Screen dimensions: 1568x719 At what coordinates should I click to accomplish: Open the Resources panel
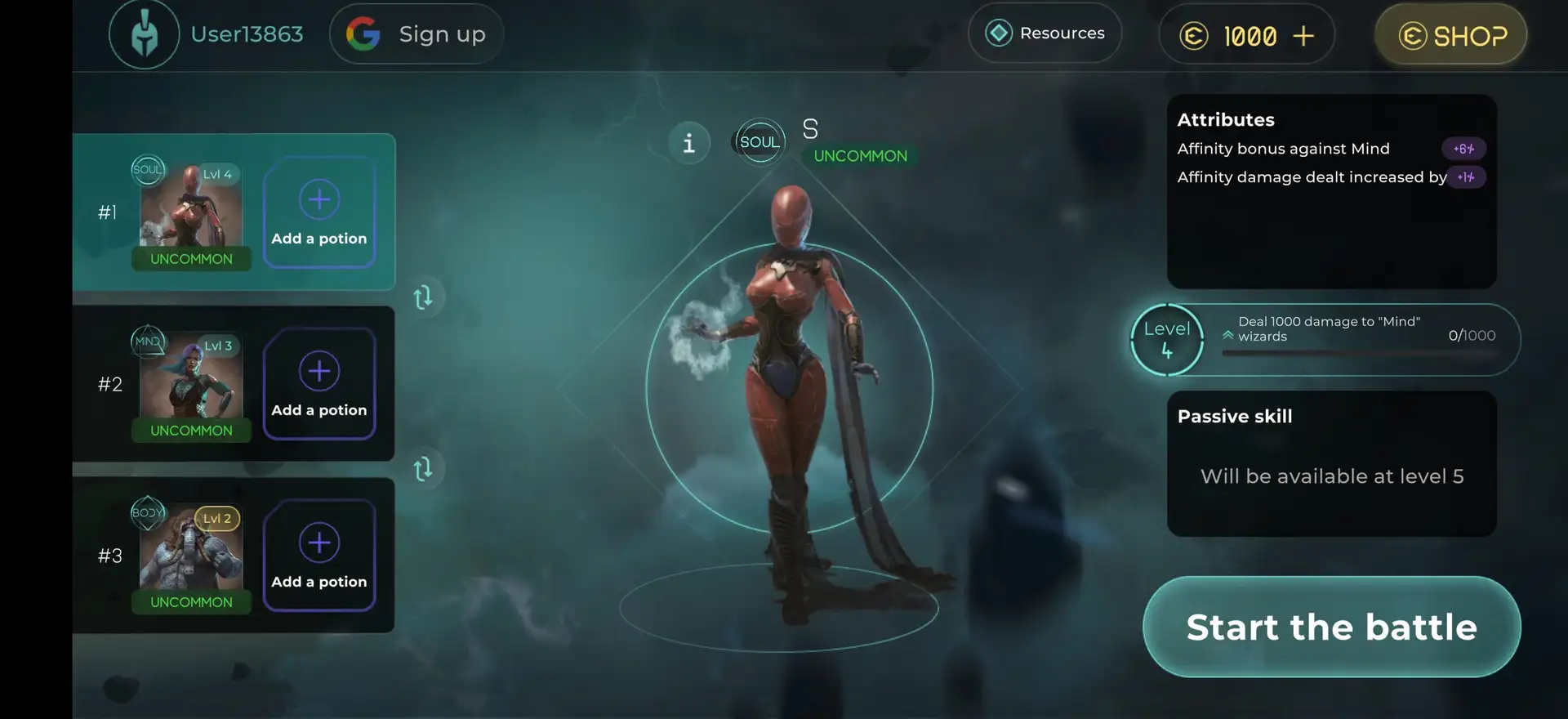click(x=1045, y=33)
